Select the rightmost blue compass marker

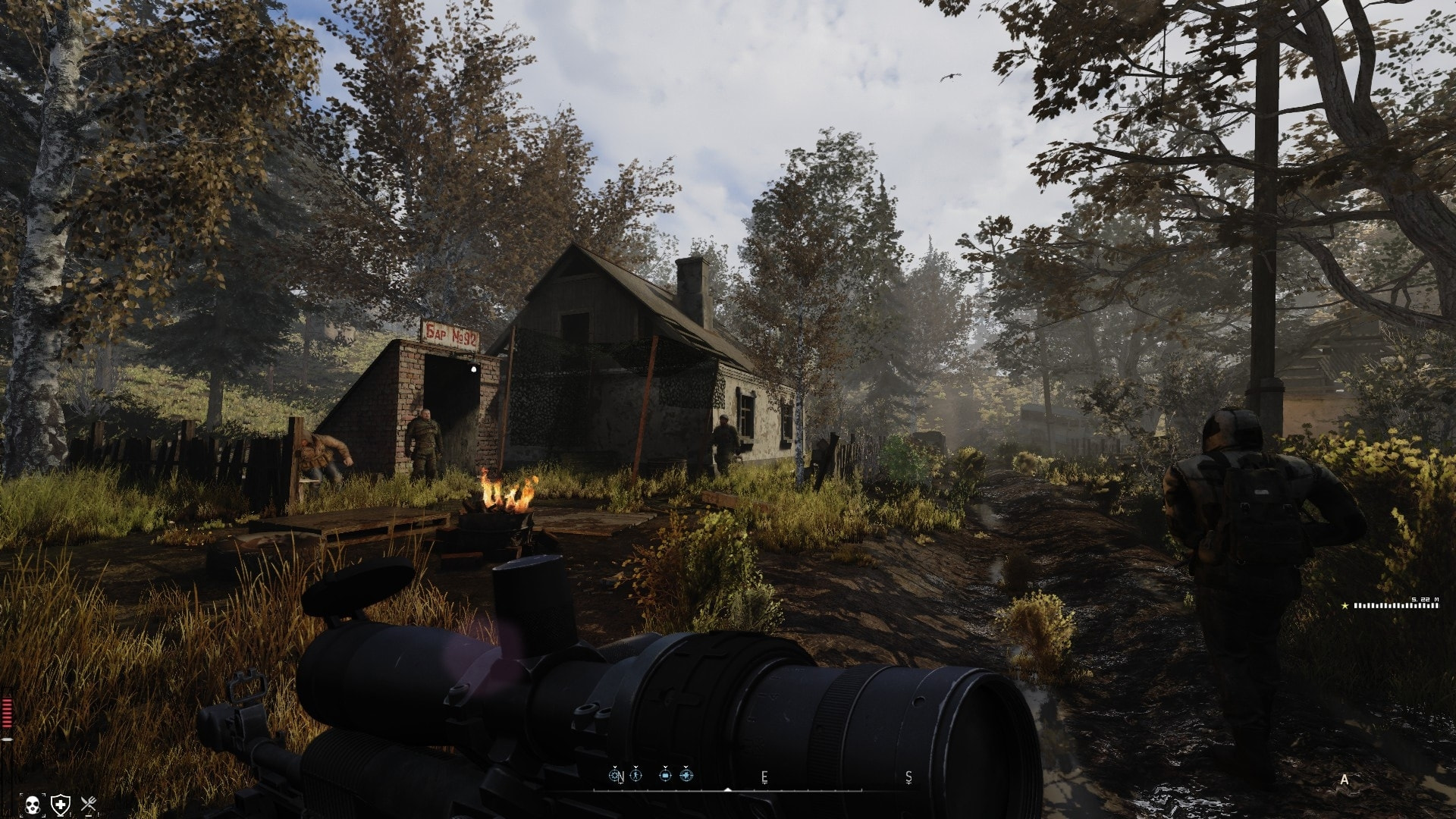pyautogui.click(x=686, y=775)
